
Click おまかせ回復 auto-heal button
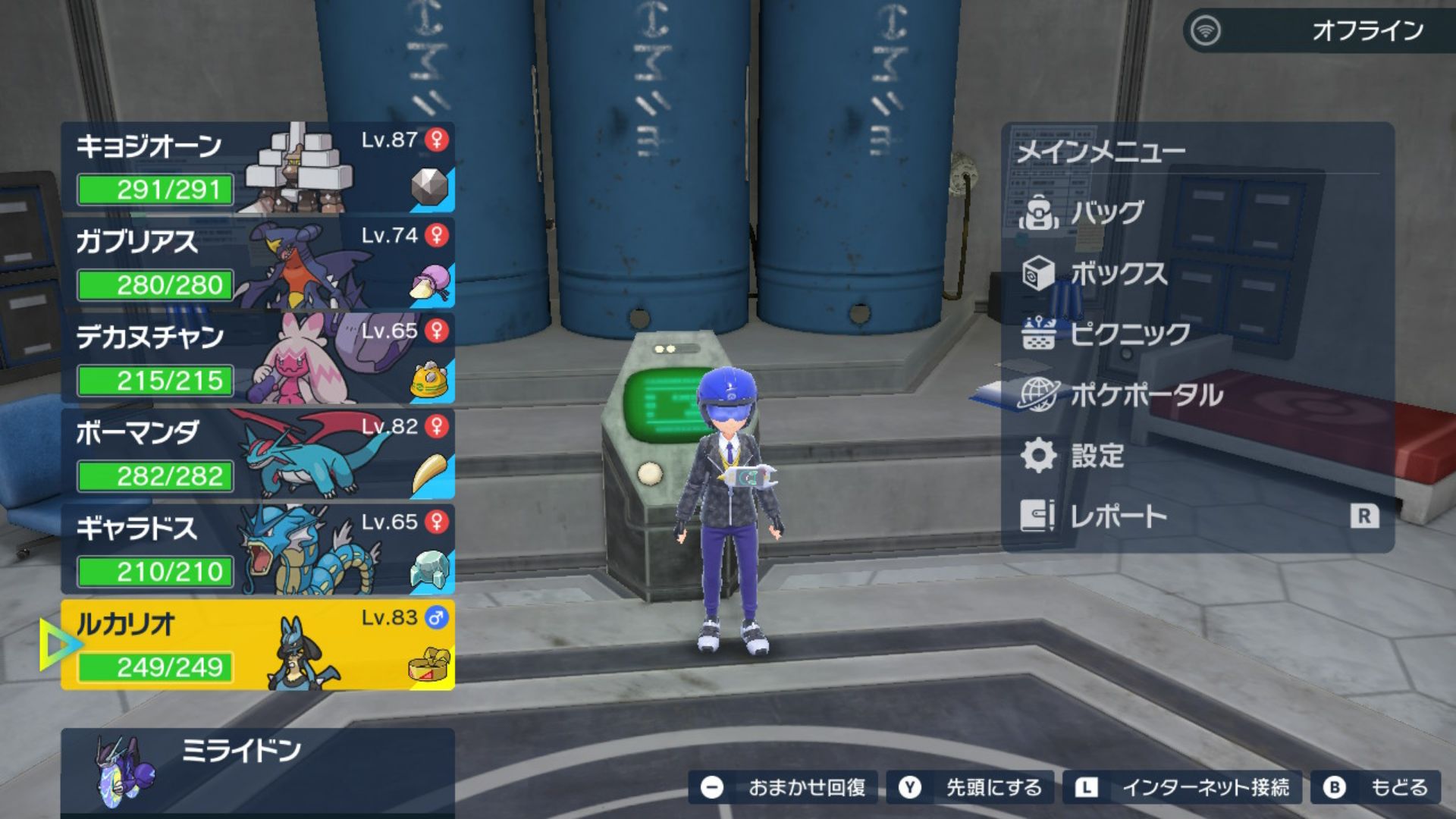coord(783,788)
